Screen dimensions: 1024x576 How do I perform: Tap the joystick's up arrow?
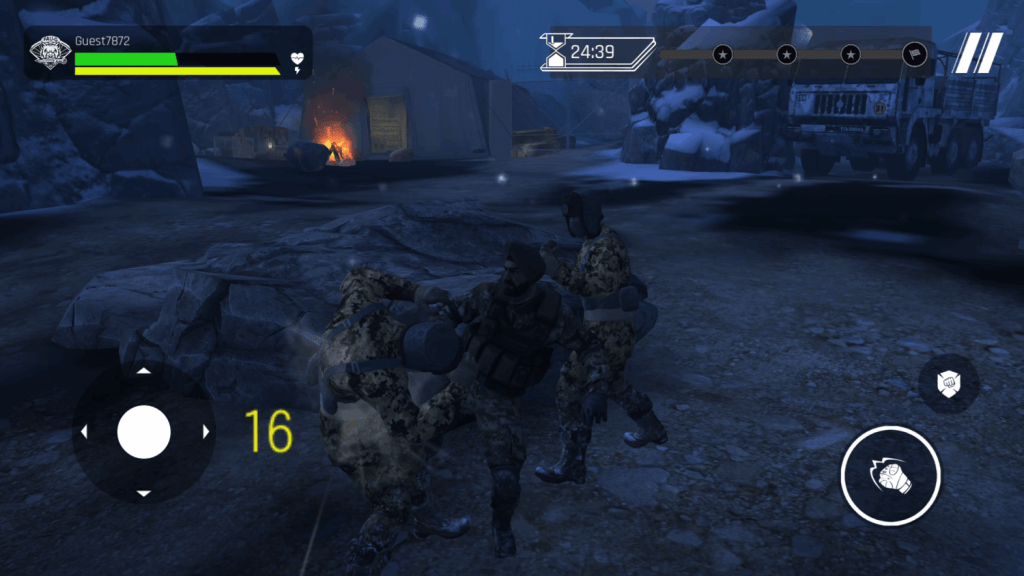pyautogui.click(x=144, y=371)
